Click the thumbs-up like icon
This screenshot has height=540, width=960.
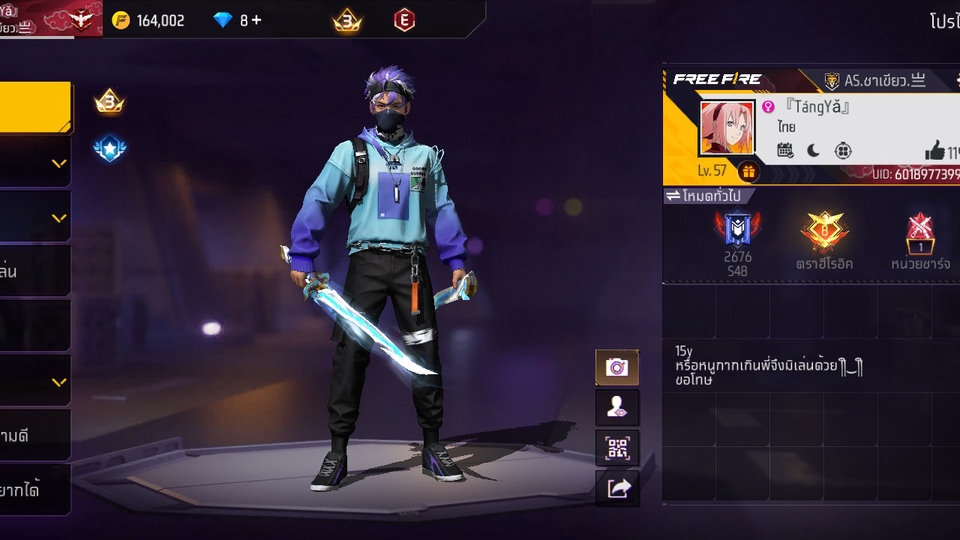point(935,151)
